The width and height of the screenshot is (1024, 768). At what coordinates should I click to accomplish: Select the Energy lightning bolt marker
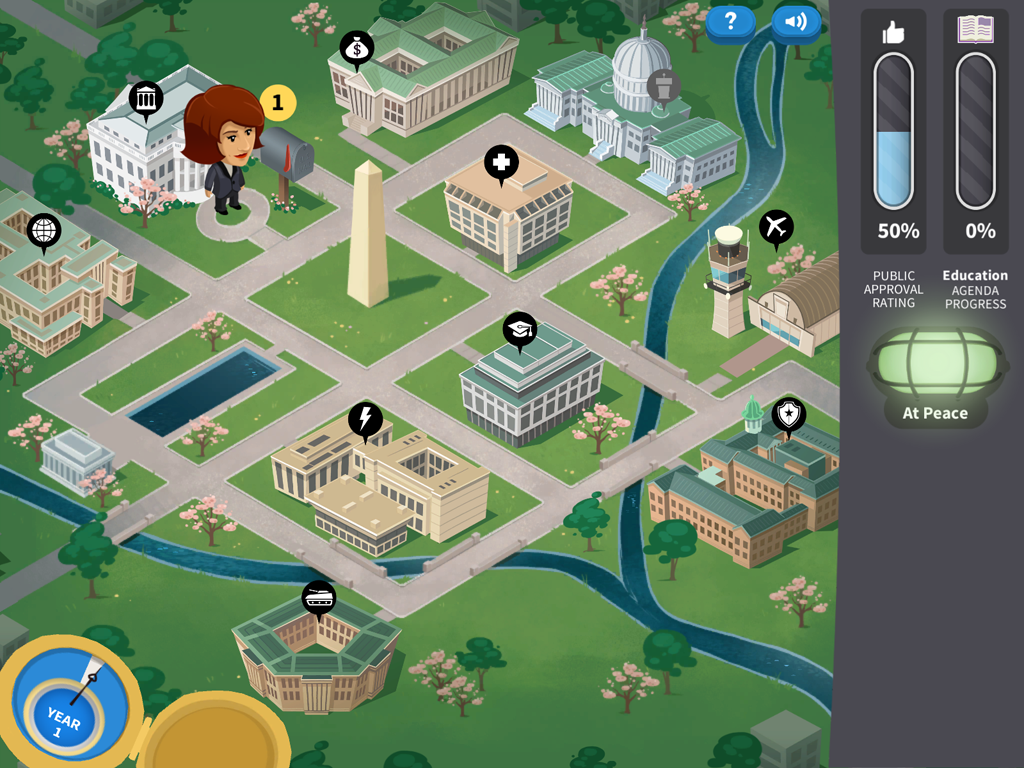point(365,420)
